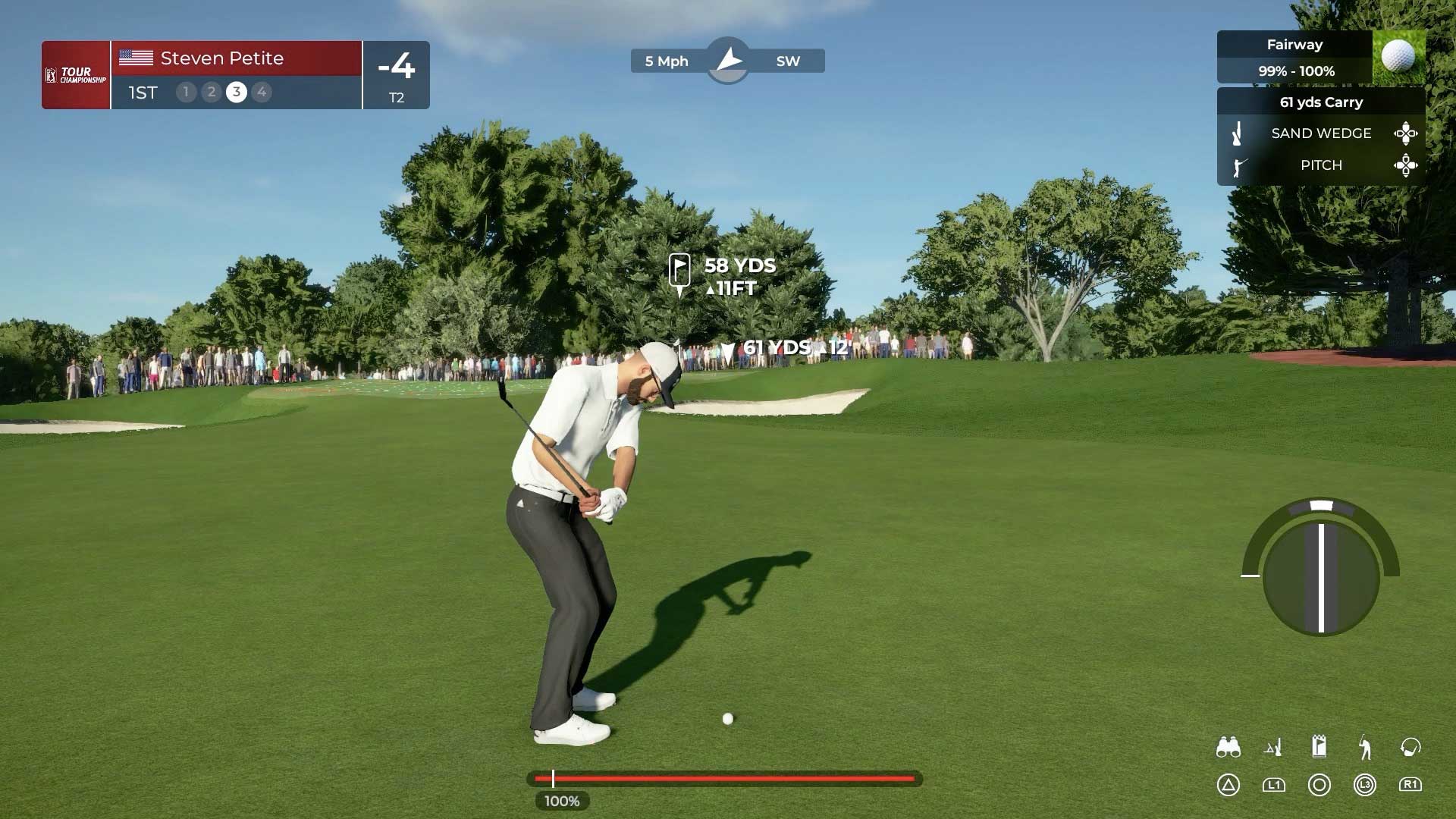This screenshot has height=819, width=1456.
Task: Click the Tour Championship logo badge
Action: pos(75,75)
